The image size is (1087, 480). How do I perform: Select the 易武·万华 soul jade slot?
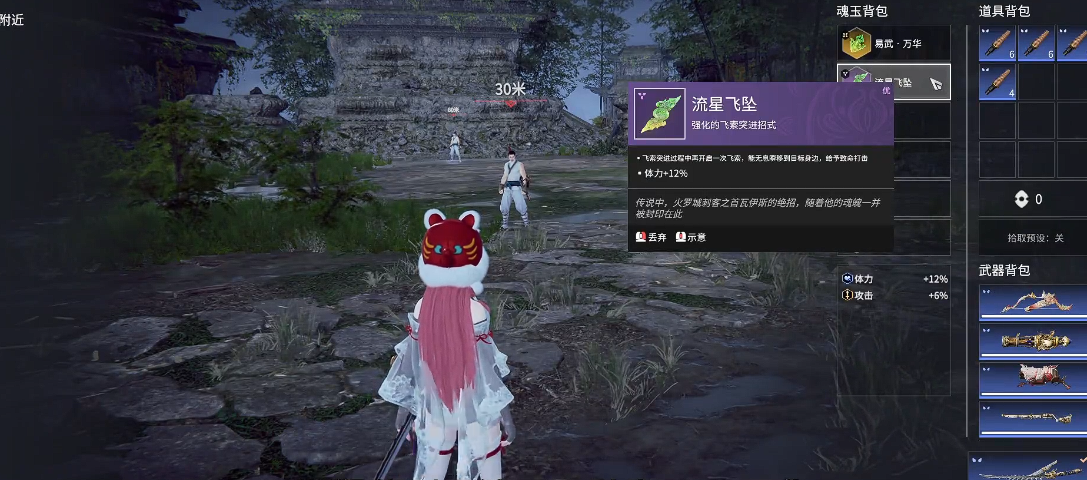(x=894, y=43)
